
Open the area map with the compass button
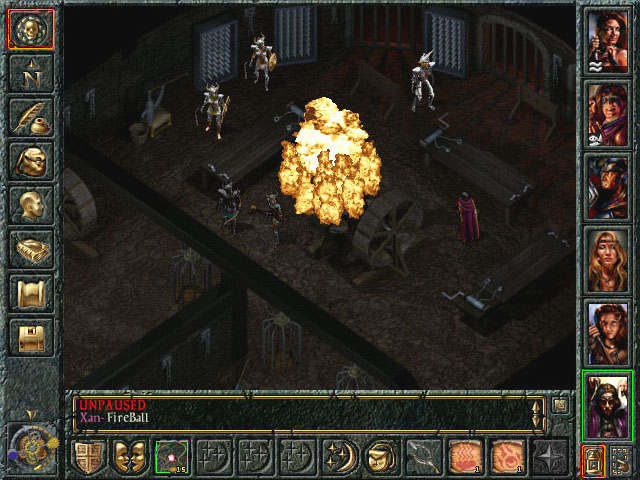tap(30, 73)
